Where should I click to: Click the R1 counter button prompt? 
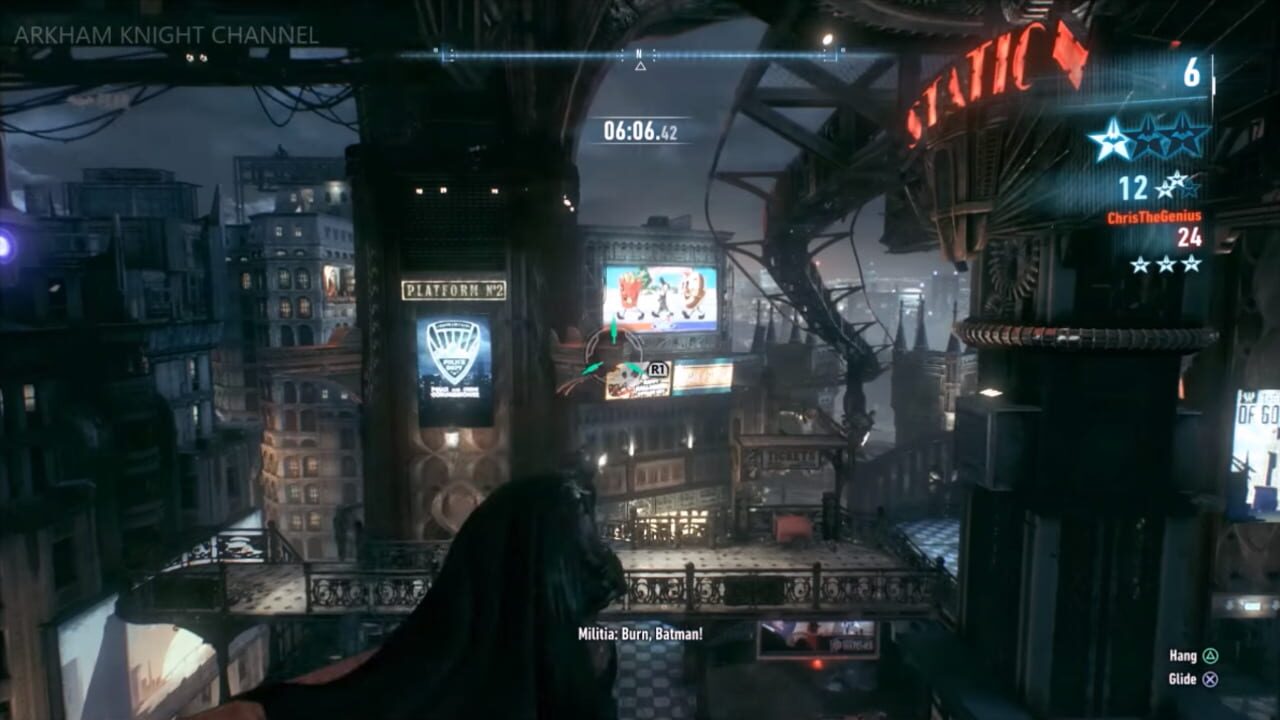[657, 369]
